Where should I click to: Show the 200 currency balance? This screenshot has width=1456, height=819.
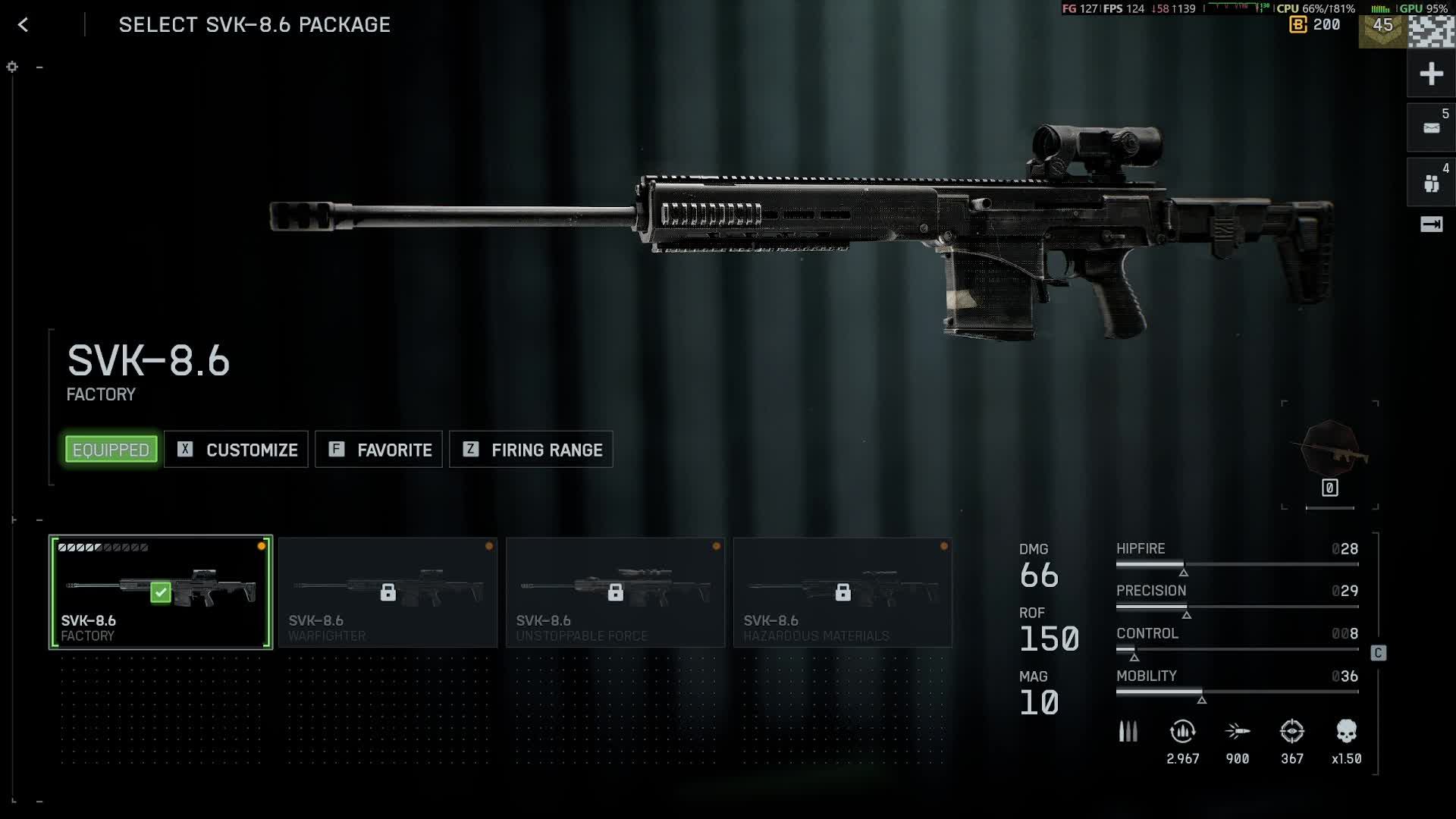(1316, 25)
